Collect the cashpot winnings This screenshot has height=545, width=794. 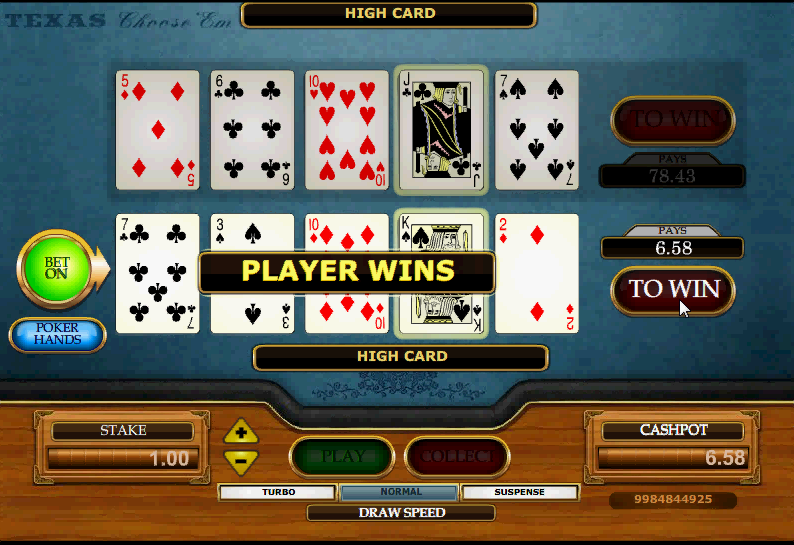pyautogui.click(x=456, y=457)
